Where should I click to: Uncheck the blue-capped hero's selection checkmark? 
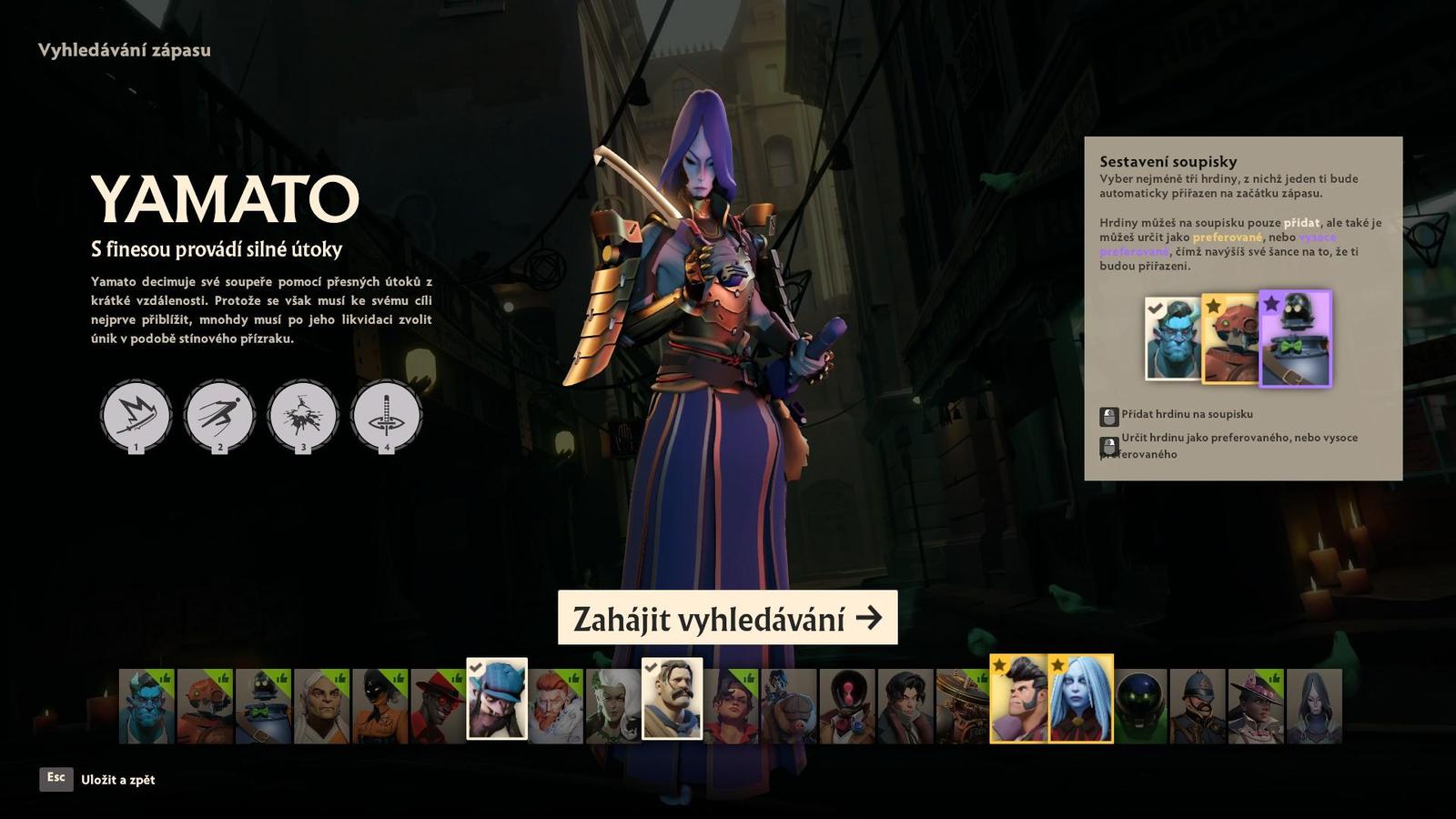(x=477, y=666)
